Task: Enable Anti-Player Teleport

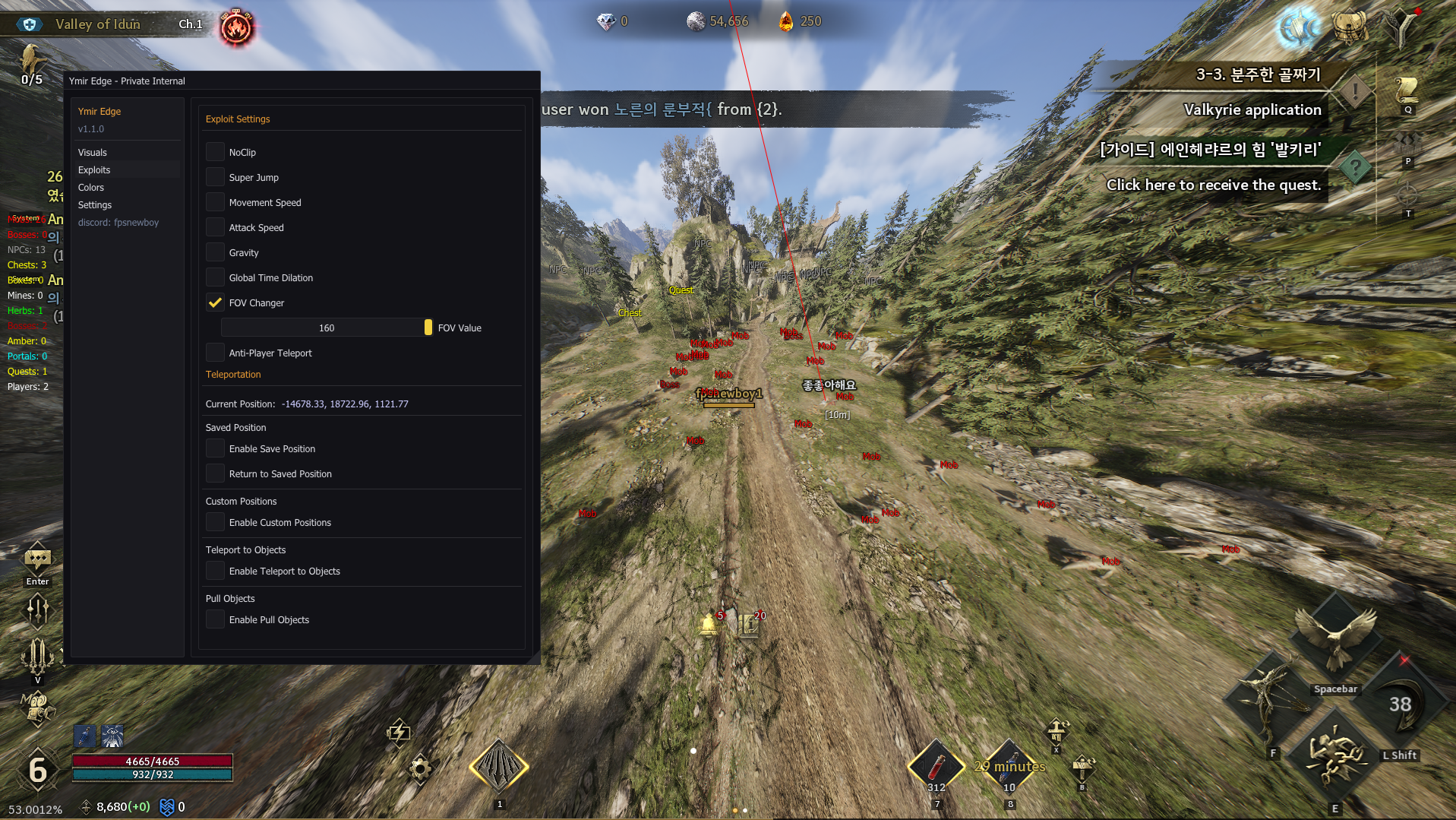Action: pyautogui.click(x=216, y=353)
